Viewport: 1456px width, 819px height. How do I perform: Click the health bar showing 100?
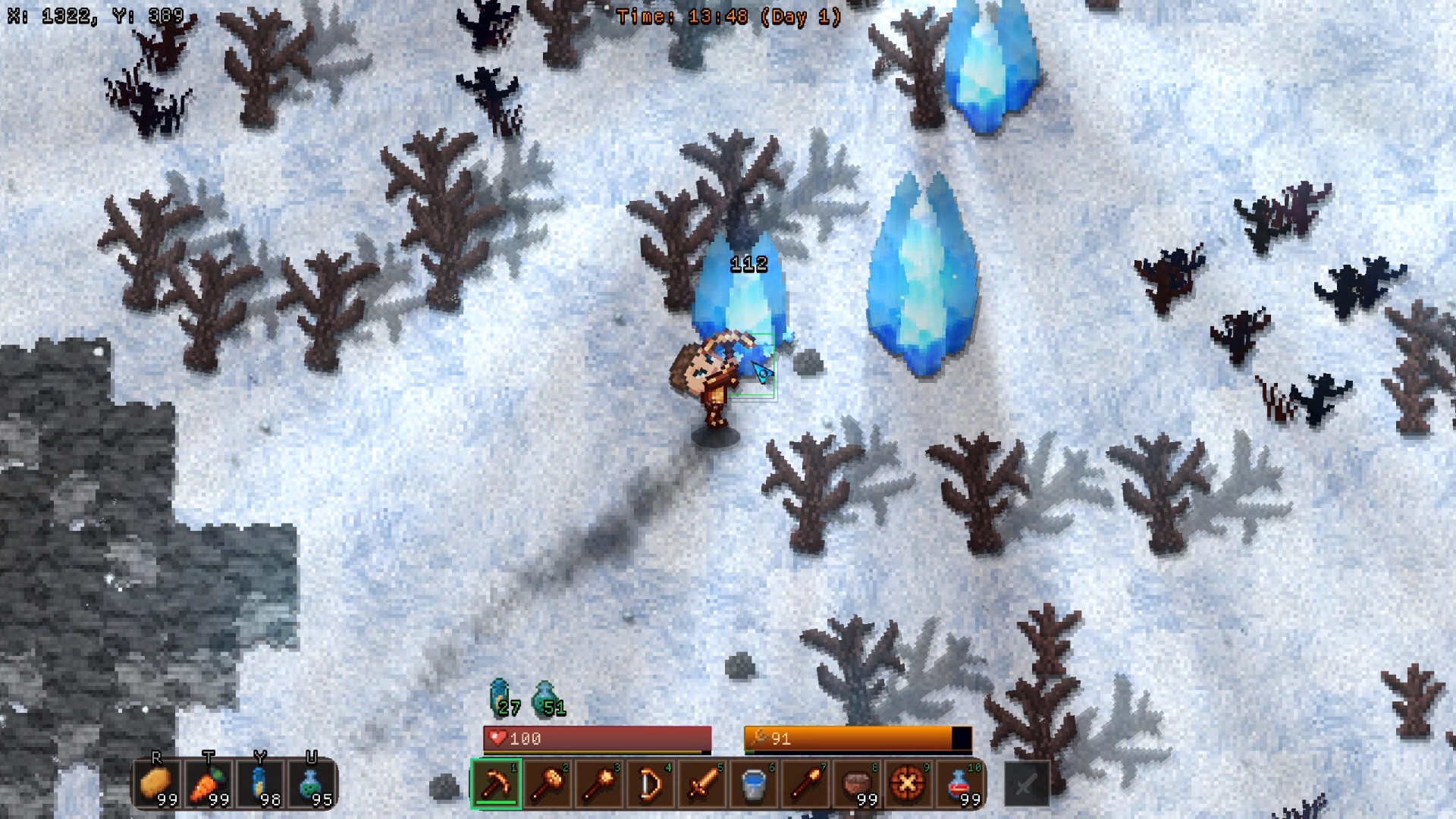point(596,738)
